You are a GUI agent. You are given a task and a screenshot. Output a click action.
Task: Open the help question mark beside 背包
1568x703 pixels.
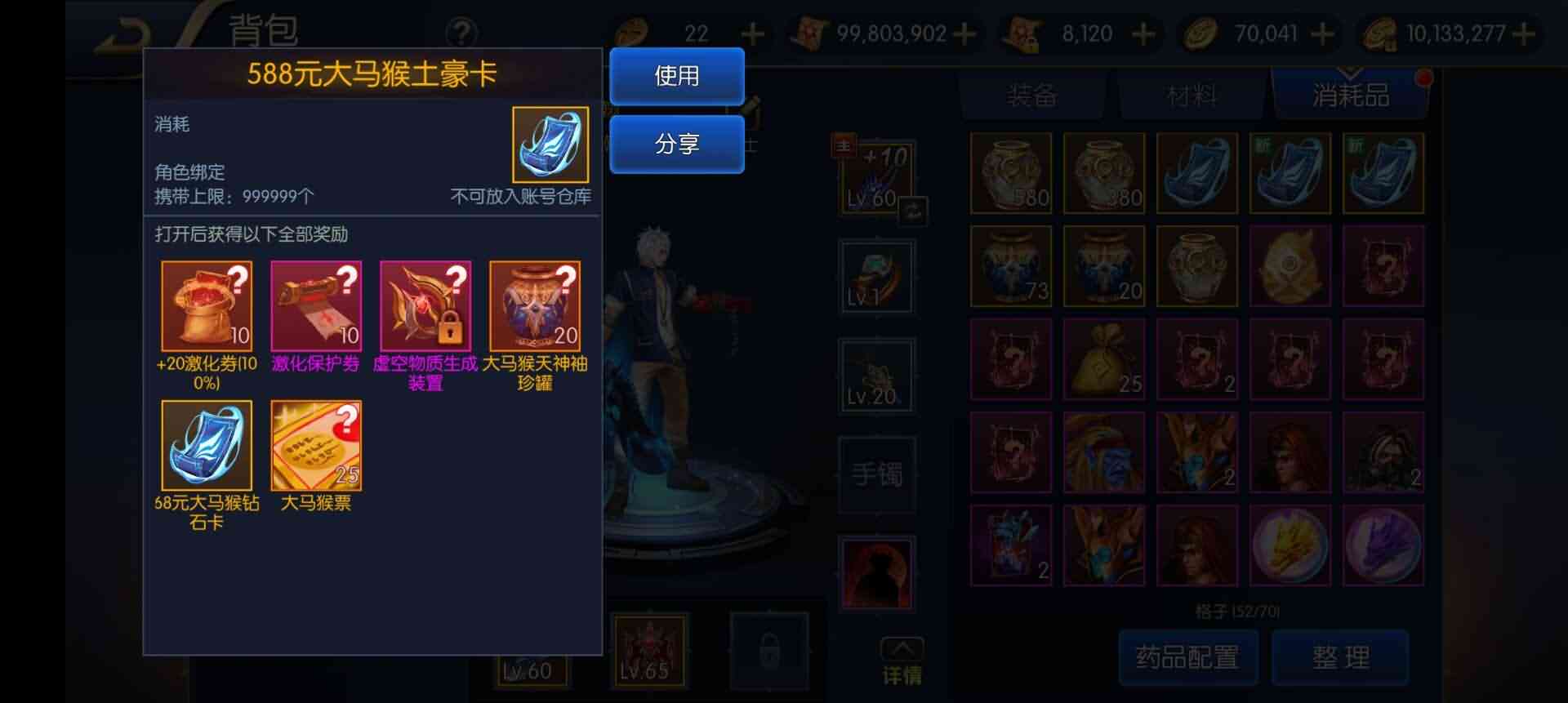click(462, 33)
